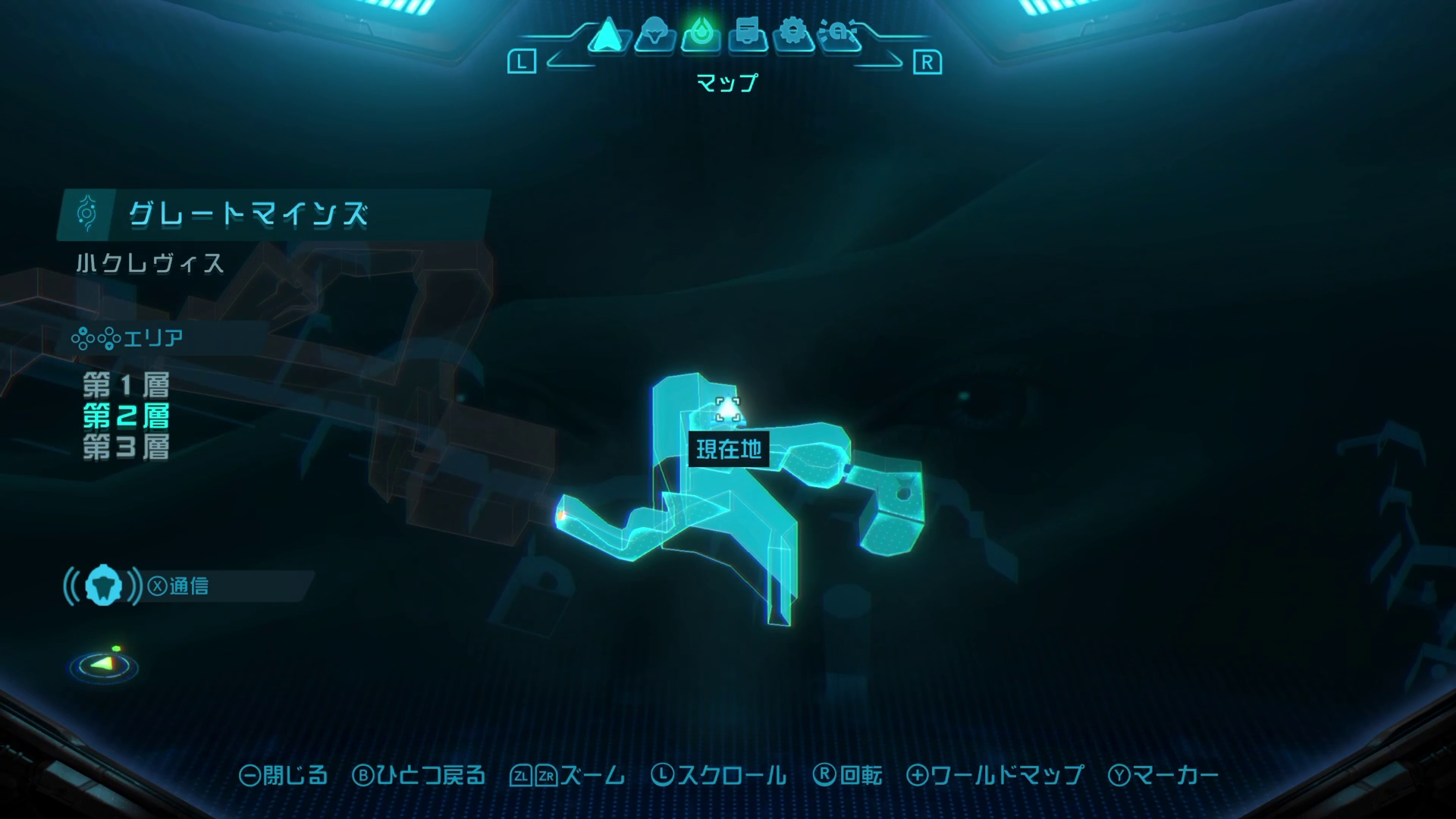Switch to the amiibo tab
The width and height of the screenshot is (1456, 819).
(839, 35)
